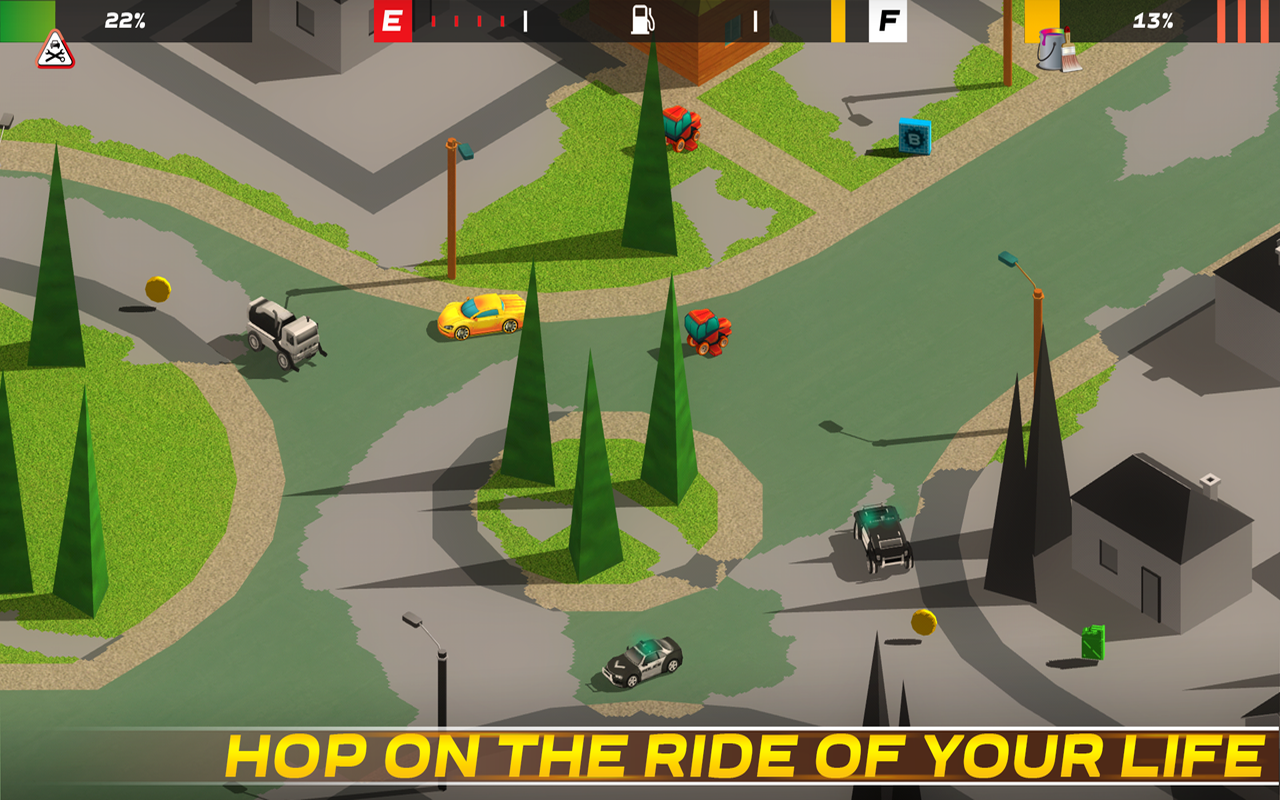Select the fuel pump gauge icon
The height and width of the screenshot is (800, 1280).
(643, 20)
